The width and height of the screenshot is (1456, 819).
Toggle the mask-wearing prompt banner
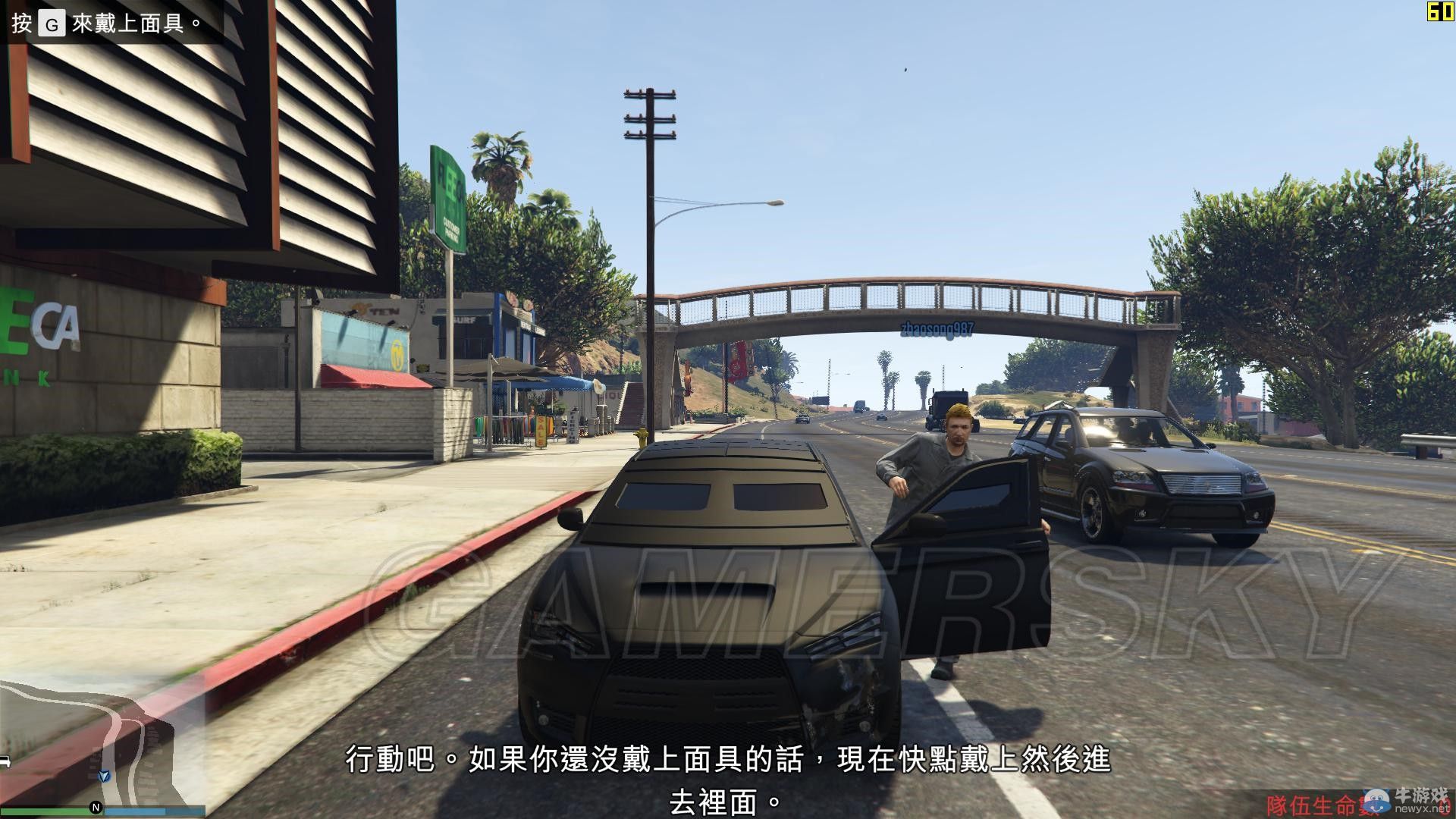point(106,23)
